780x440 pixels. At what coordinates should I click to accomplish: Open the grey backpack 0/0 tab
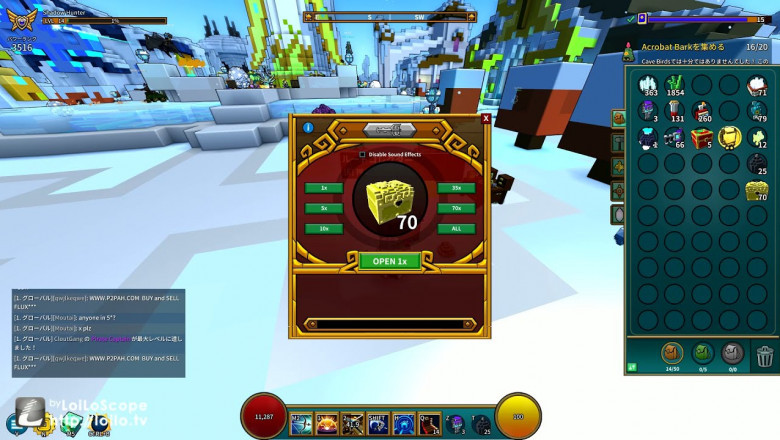[x=732, y=353]
